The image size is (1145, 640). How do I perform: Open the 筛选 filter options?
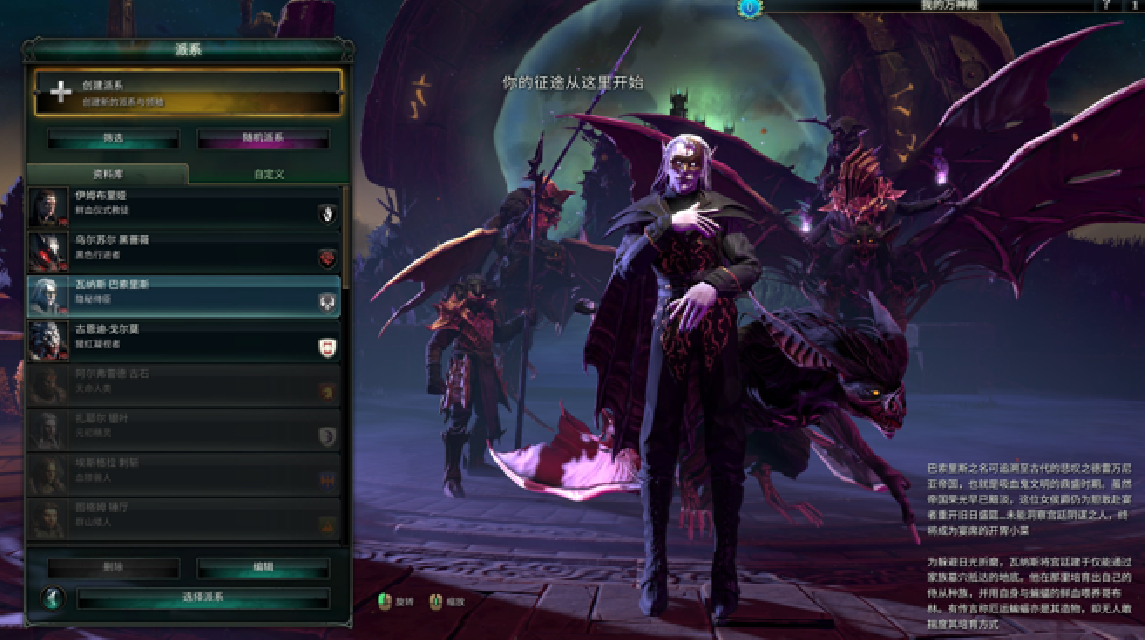(x=113, y=138)
